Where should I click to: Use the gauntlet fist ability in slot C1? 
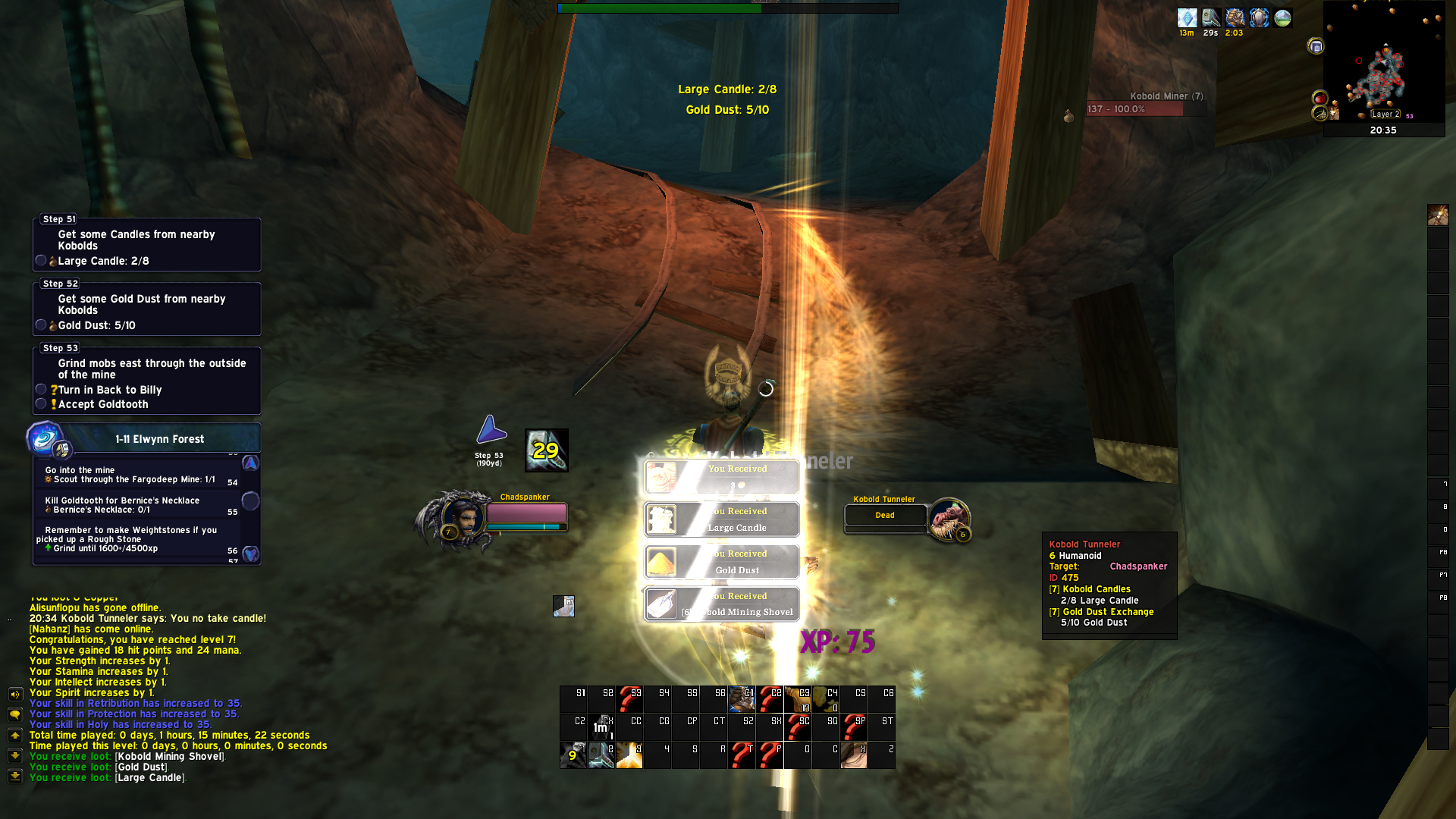[742, 698]
